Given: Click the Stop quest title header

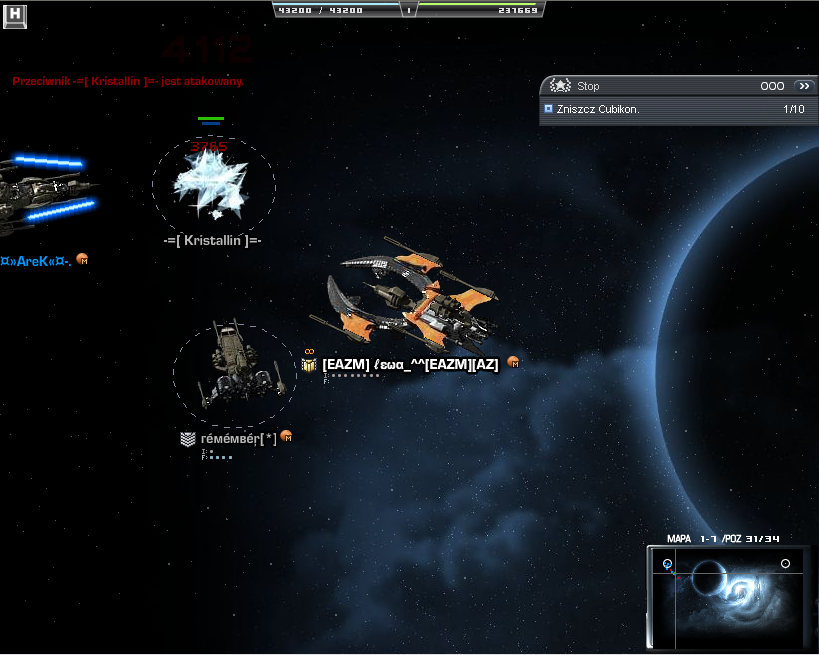Looking at the screenshot, I should pyautogui.click(x=588, y=86).
